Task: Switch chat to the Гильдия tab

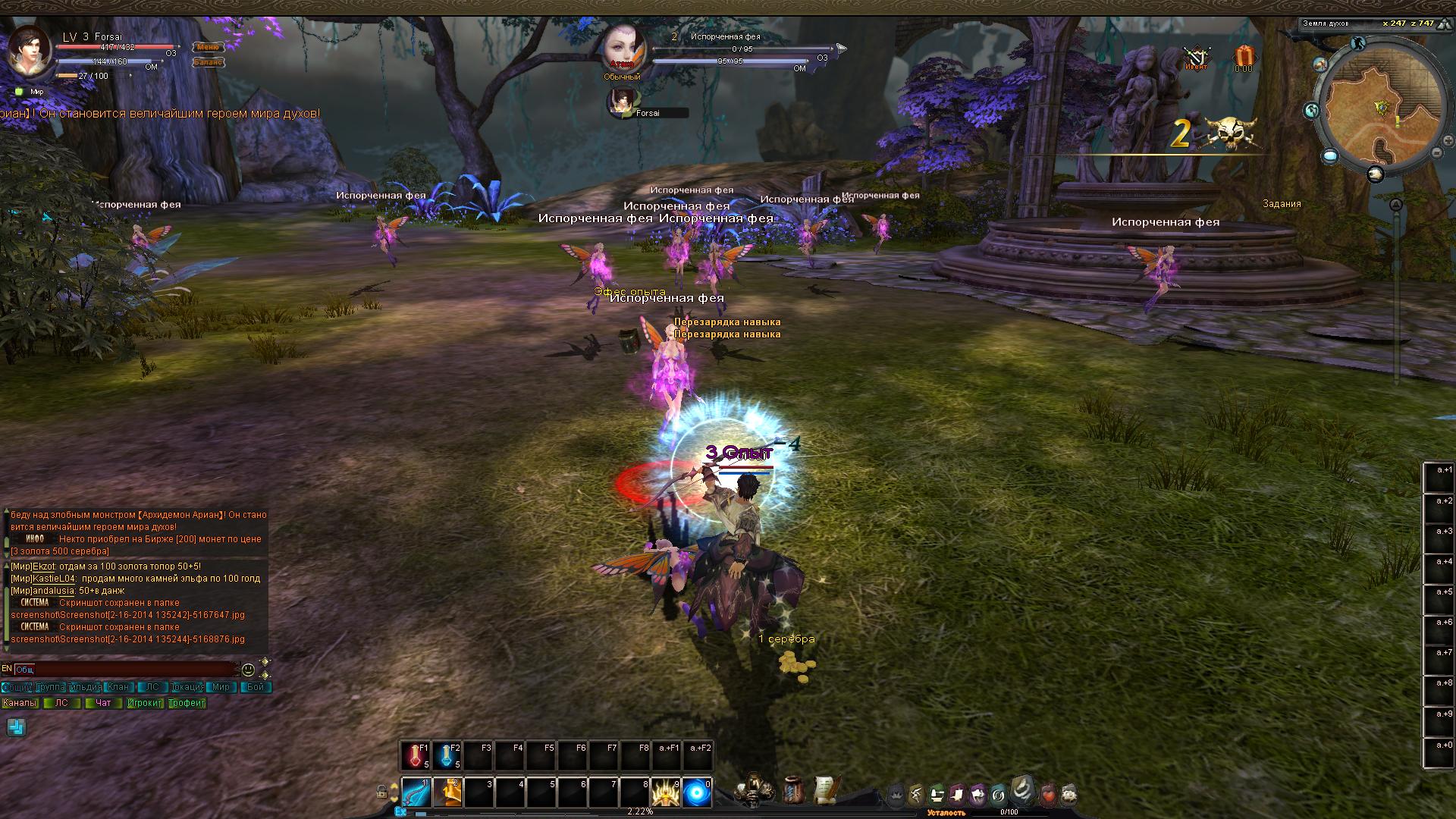Action: click(85, 687)
